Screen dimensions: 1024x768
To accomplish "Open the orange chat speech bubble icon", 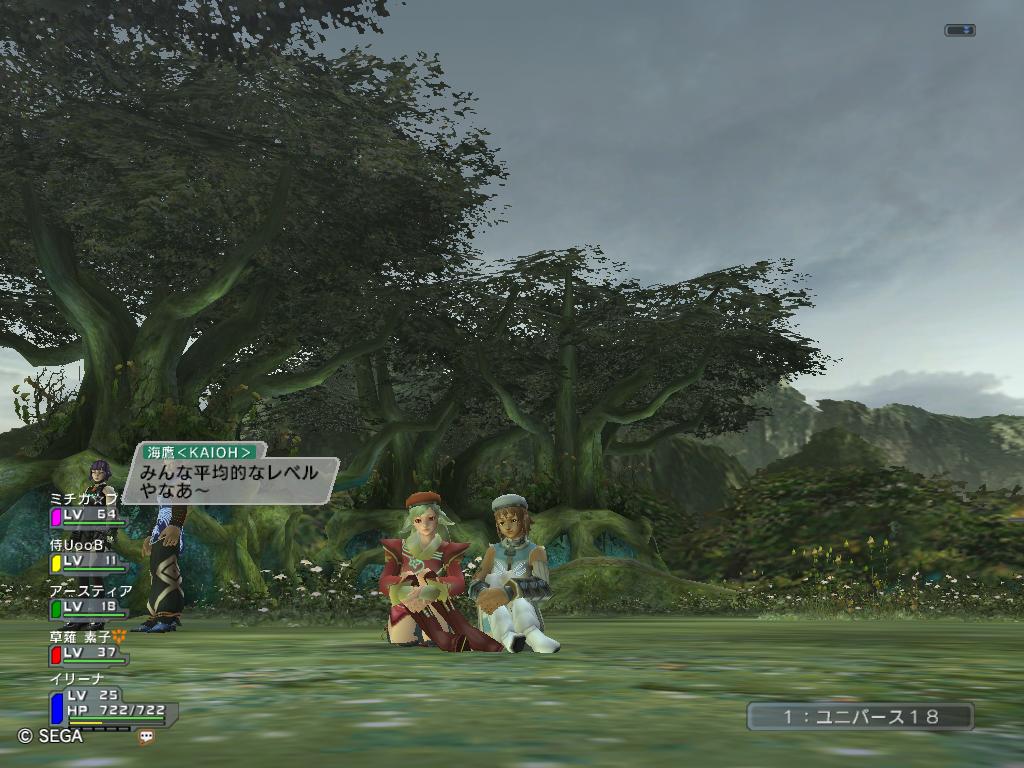I will 147,737.
